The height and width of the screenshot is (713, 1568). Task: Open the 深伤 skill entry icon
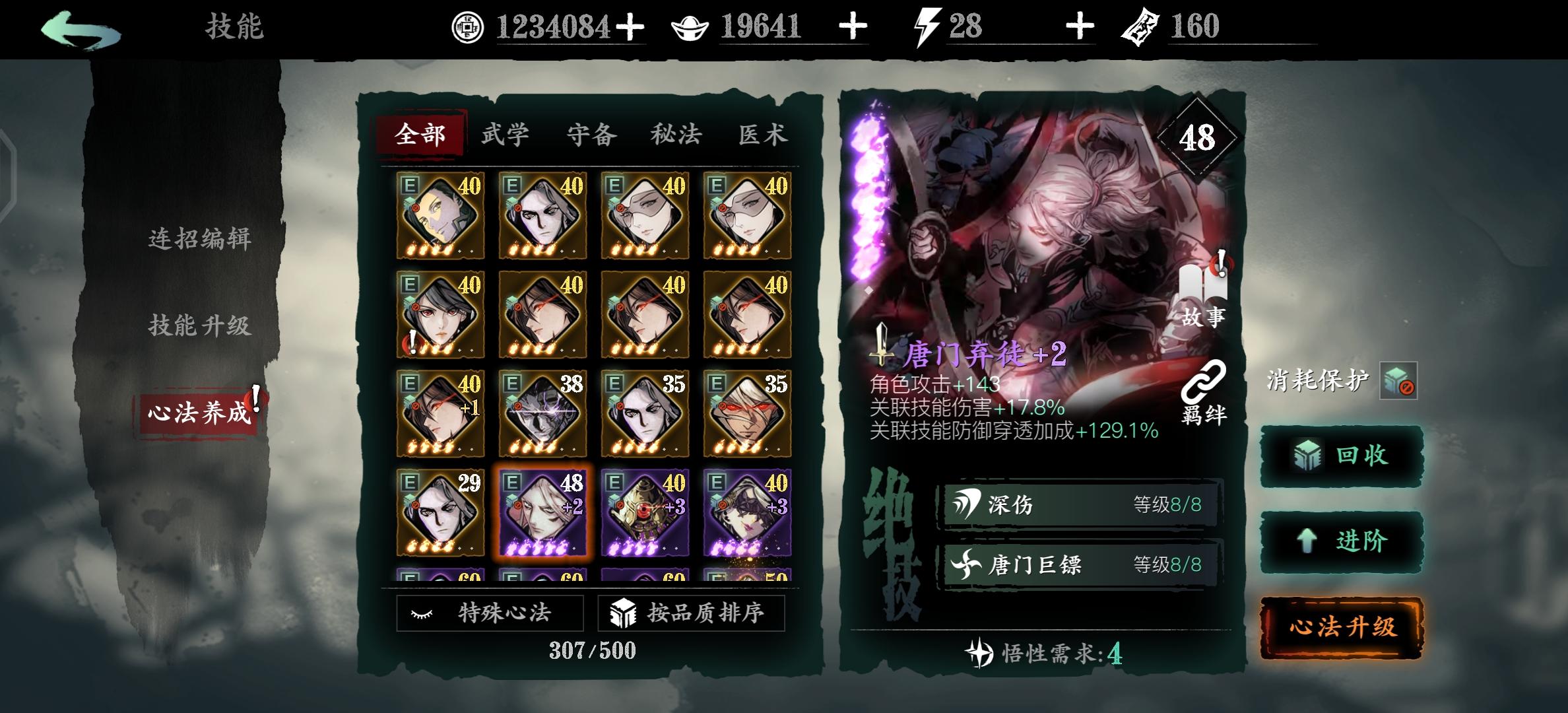tap(966, 503)
